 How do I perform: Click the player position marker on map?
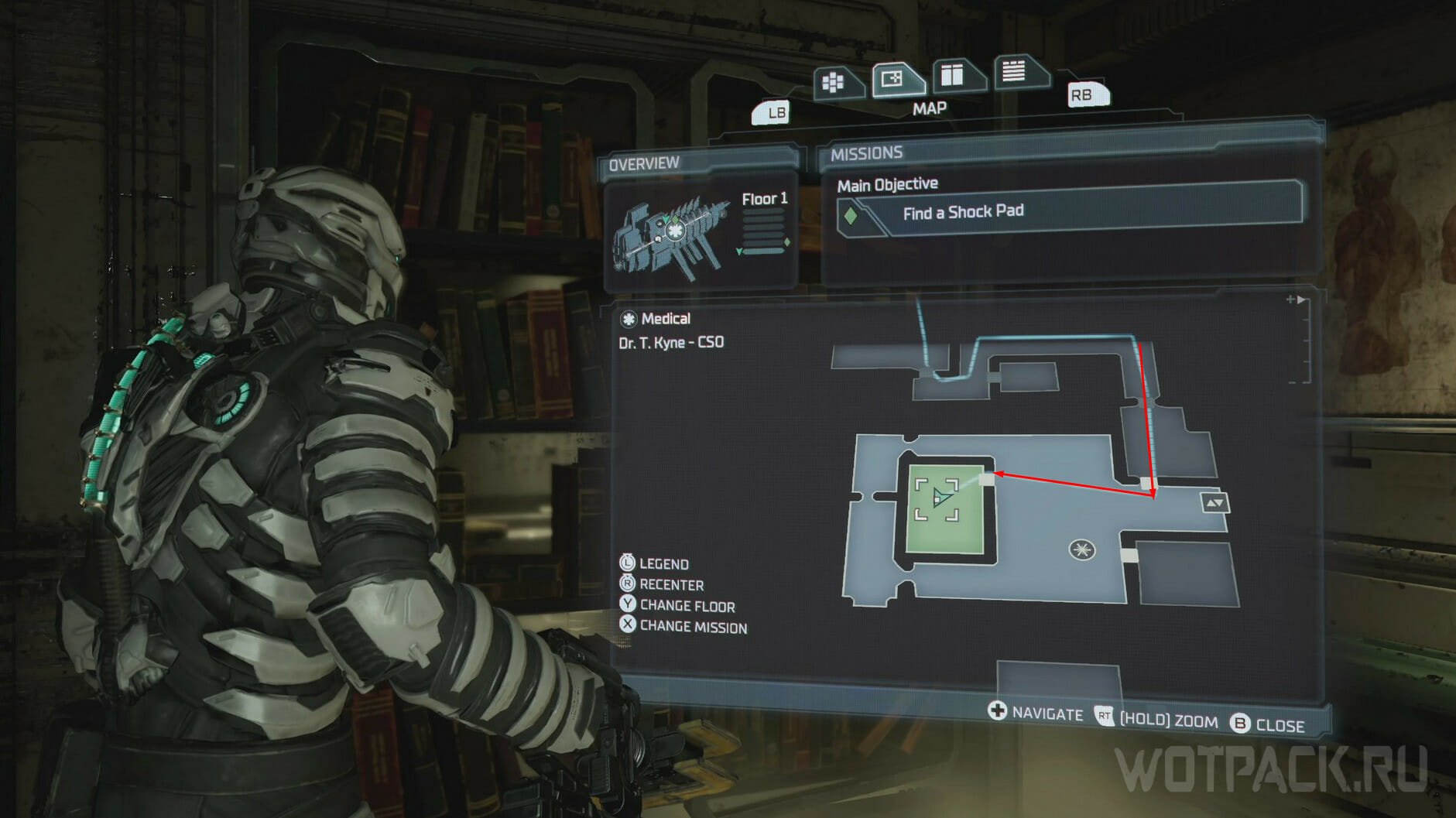(940, 498)
